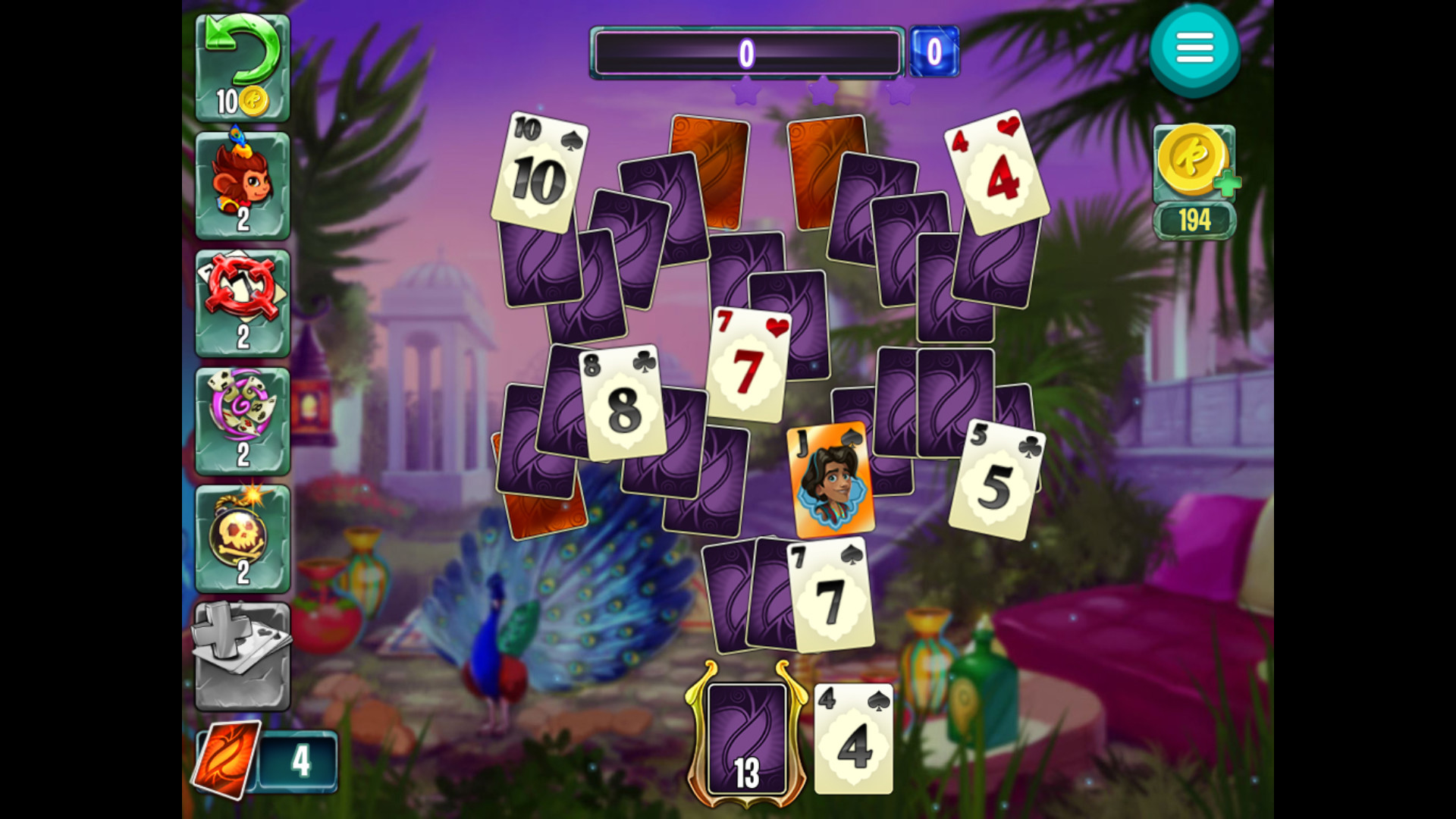Click the coin balance to buy more coins

click(1194, 163)
